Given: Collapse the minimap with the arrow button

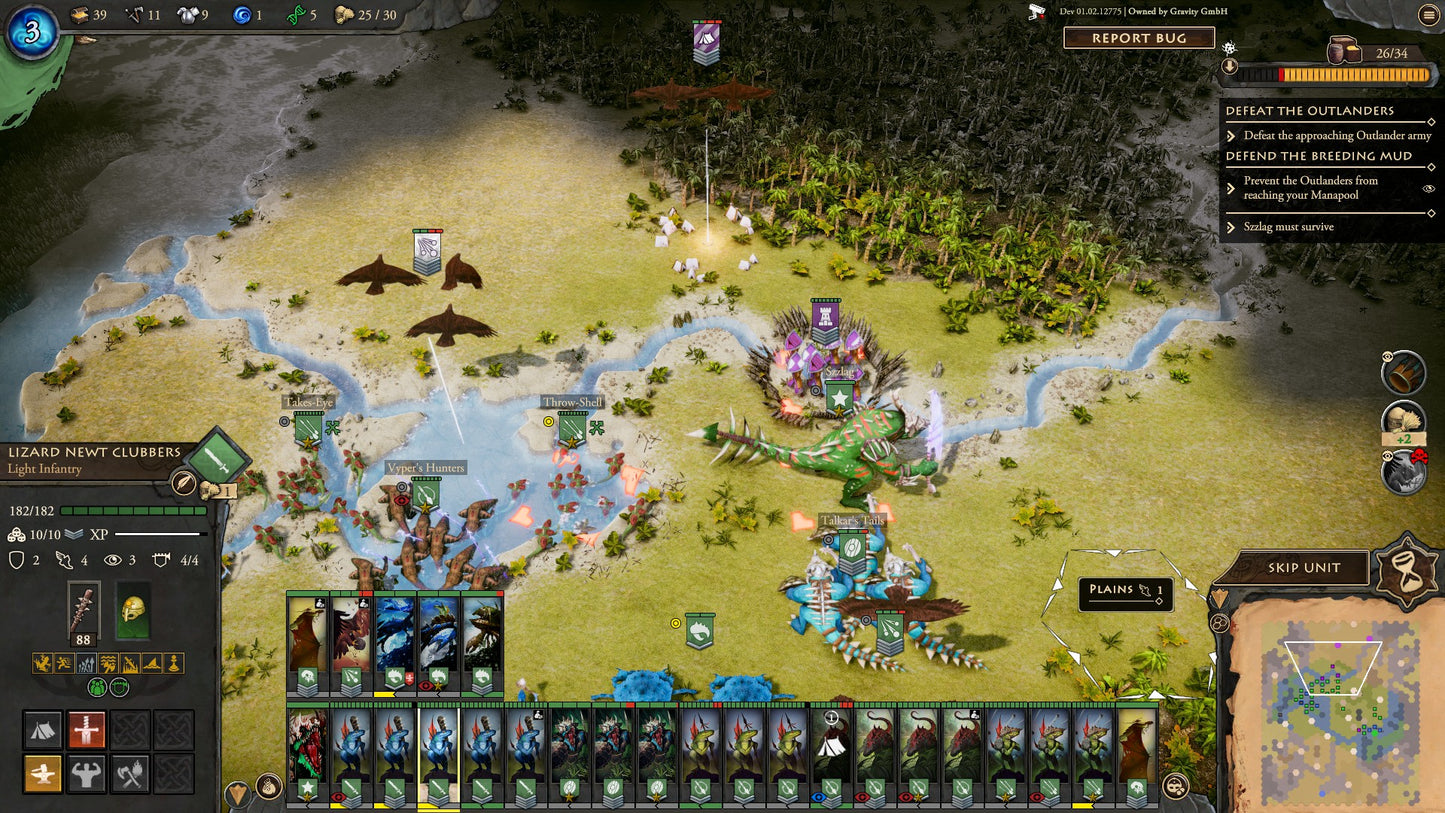Looking at the screenshot, I should click(1219, 598).
